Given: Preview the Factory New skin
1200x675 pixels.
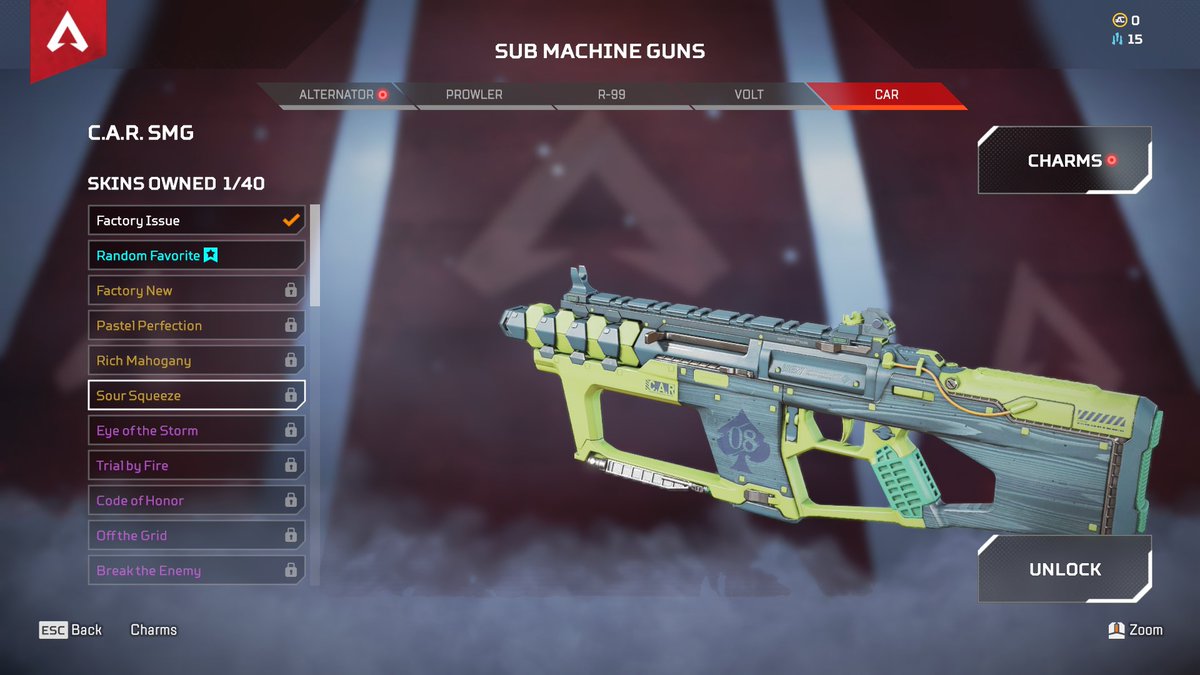Looking at the screenshot, I should coord(196,291).
